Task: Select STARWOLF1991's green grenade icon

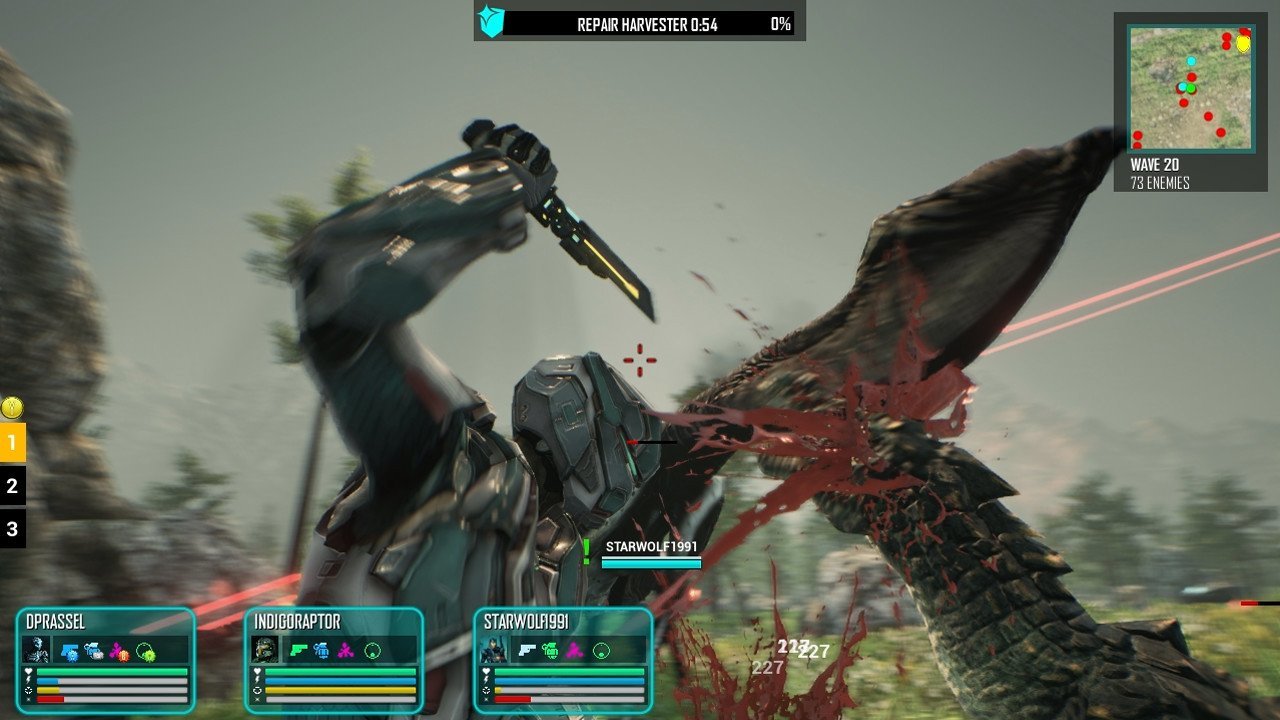Action: click(551, 651)
